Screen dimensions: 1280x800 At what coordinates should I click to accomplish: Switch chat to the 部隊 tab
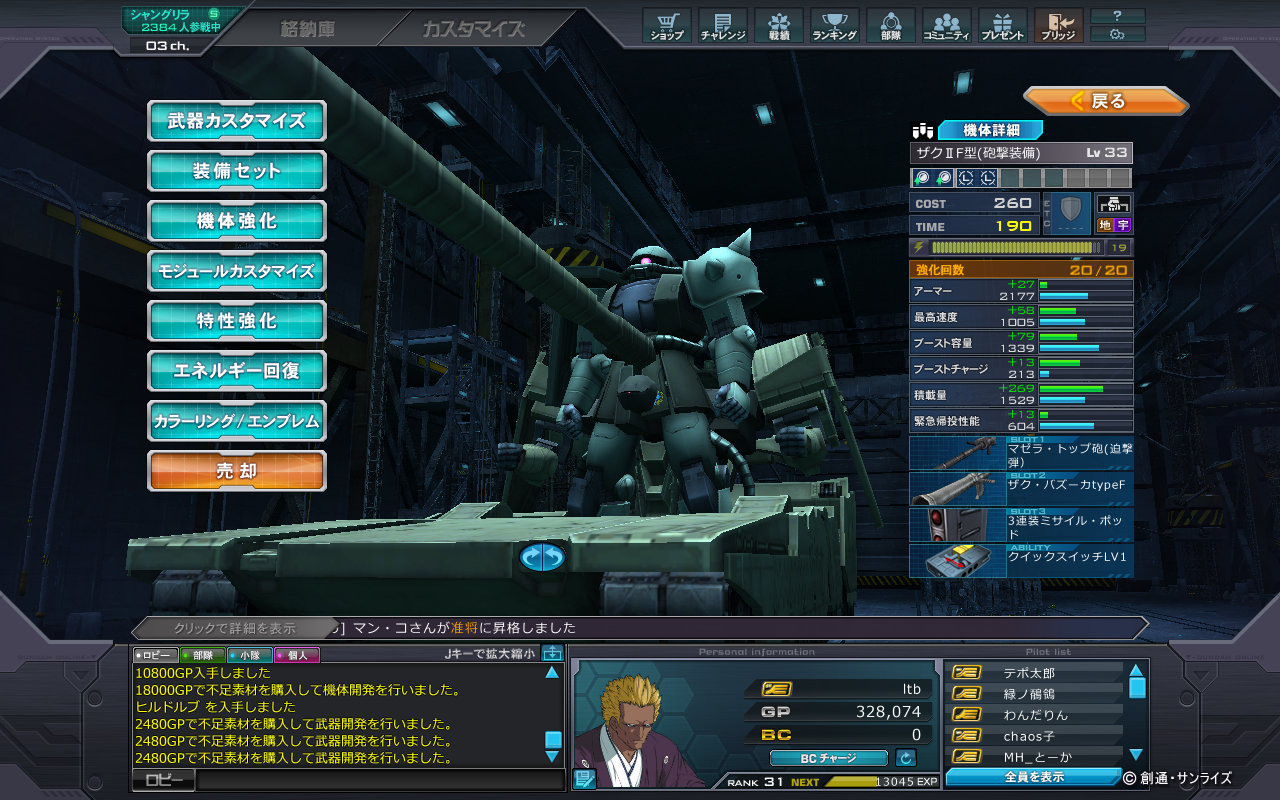200,655
